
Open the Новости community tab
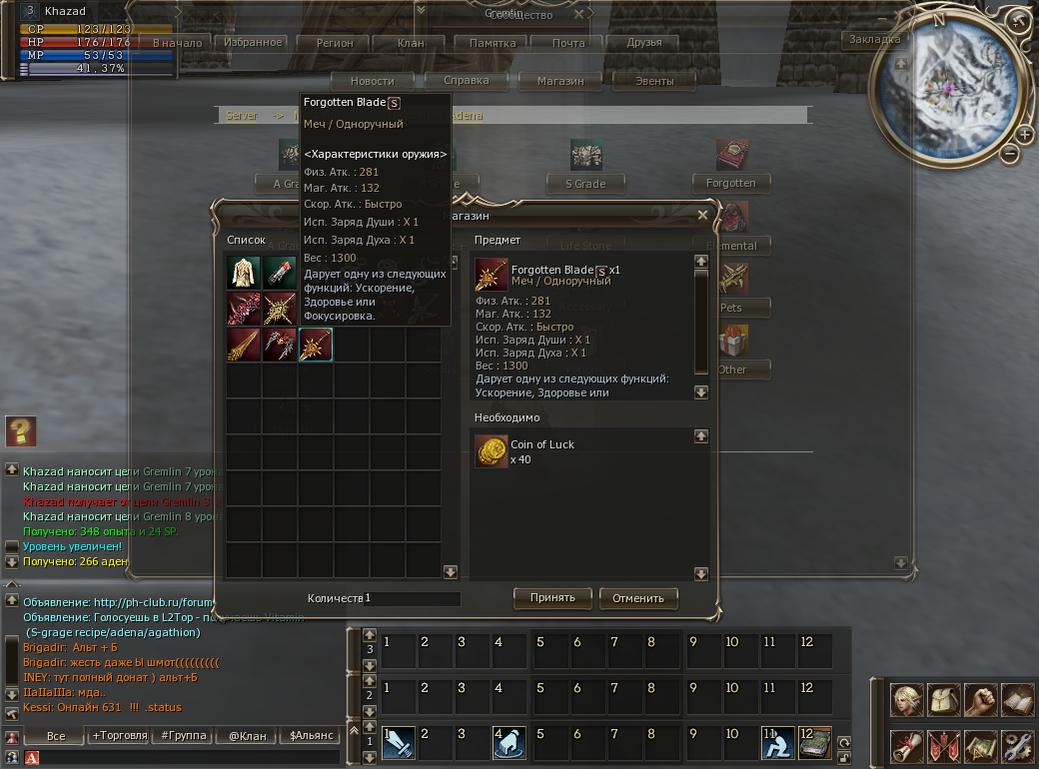[372, 81]
